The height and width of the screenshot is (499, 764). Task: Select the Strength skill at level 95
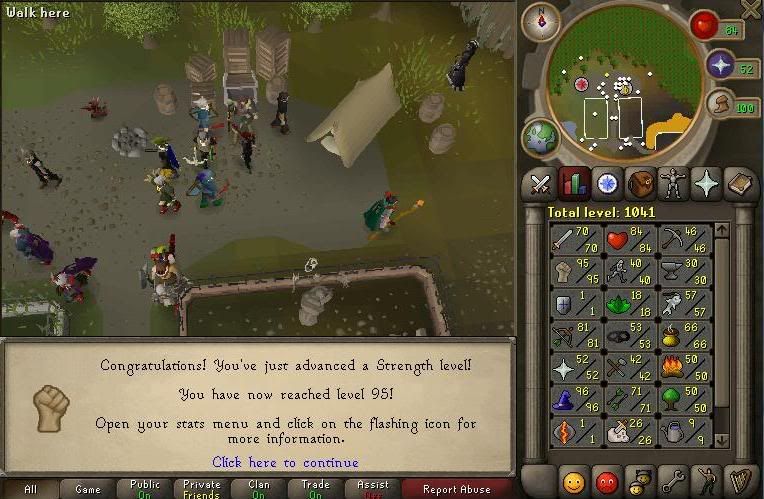point(577,270)
